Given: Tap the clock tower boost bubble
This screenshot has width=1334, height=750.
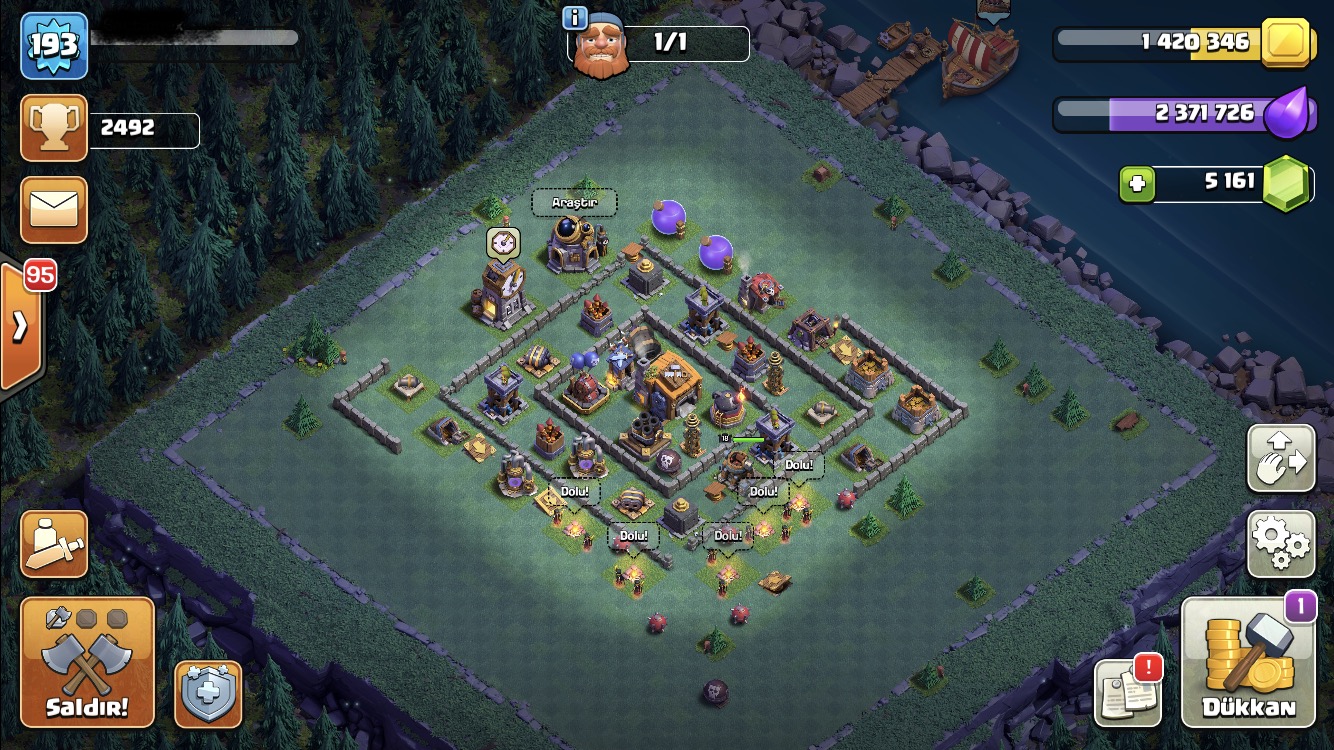Looking at the screenshot, I should 503,242.
